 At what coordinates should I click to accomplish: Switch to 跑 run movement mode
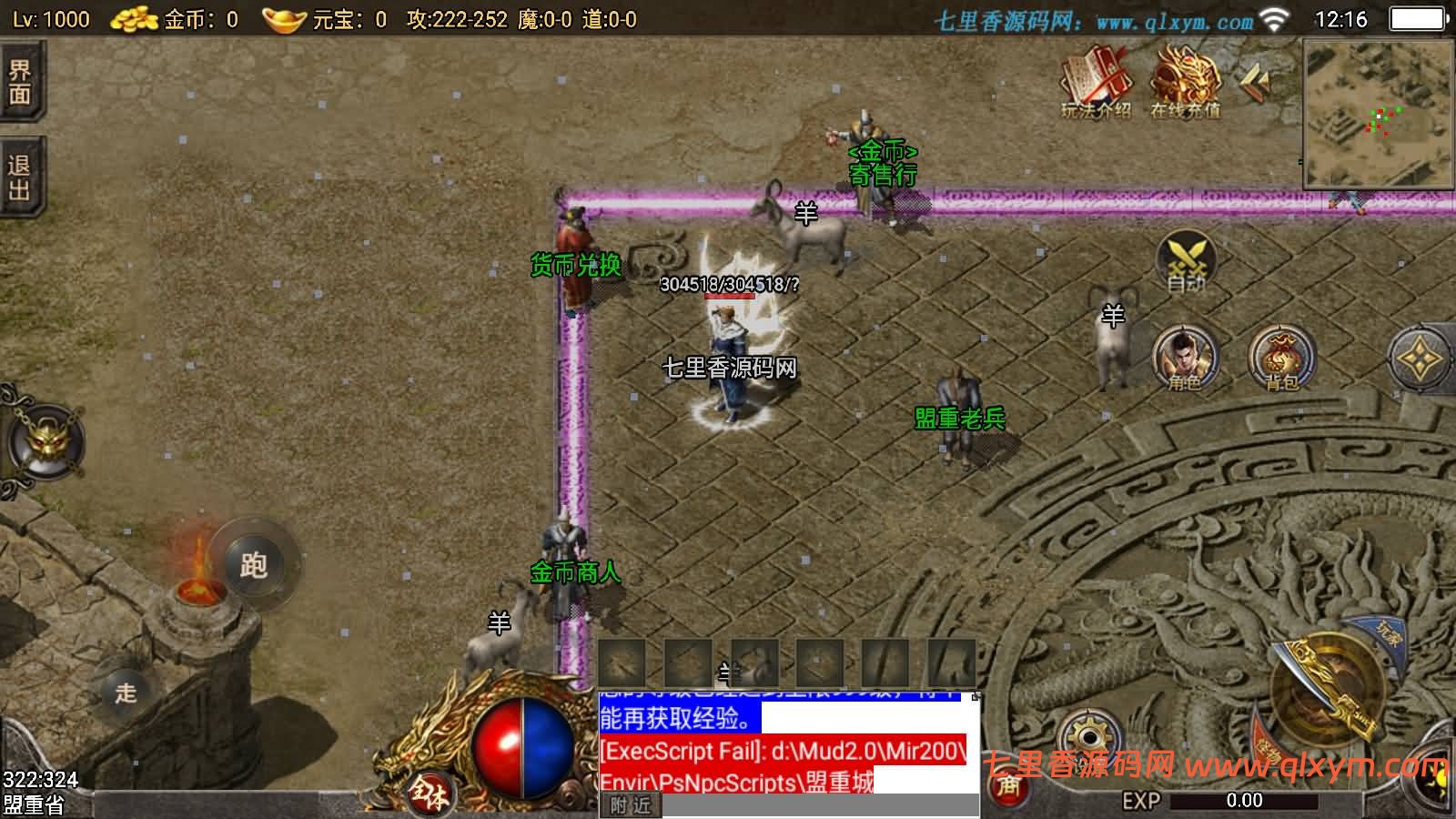pyautogui.click(x=253, y=565)
